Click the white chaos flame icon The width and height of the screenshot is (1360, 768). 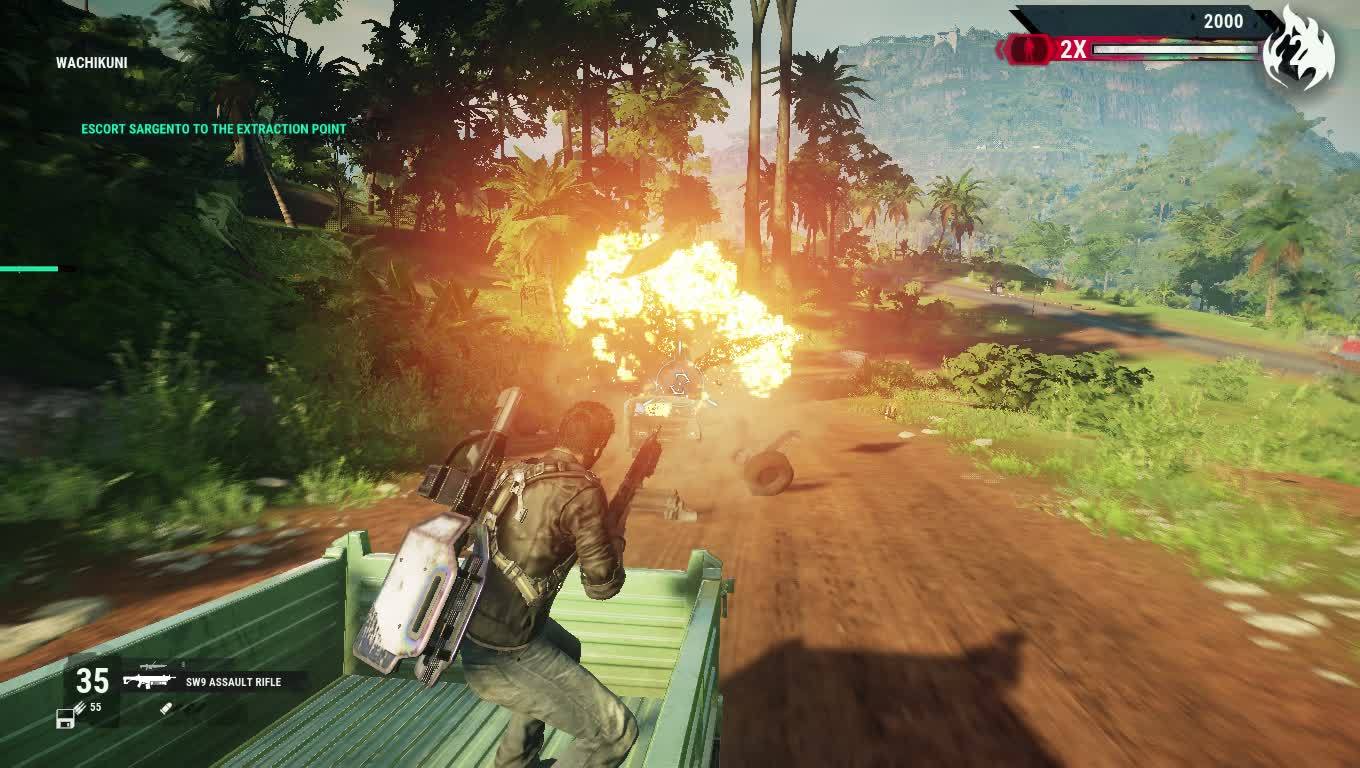coord(1297,48)
